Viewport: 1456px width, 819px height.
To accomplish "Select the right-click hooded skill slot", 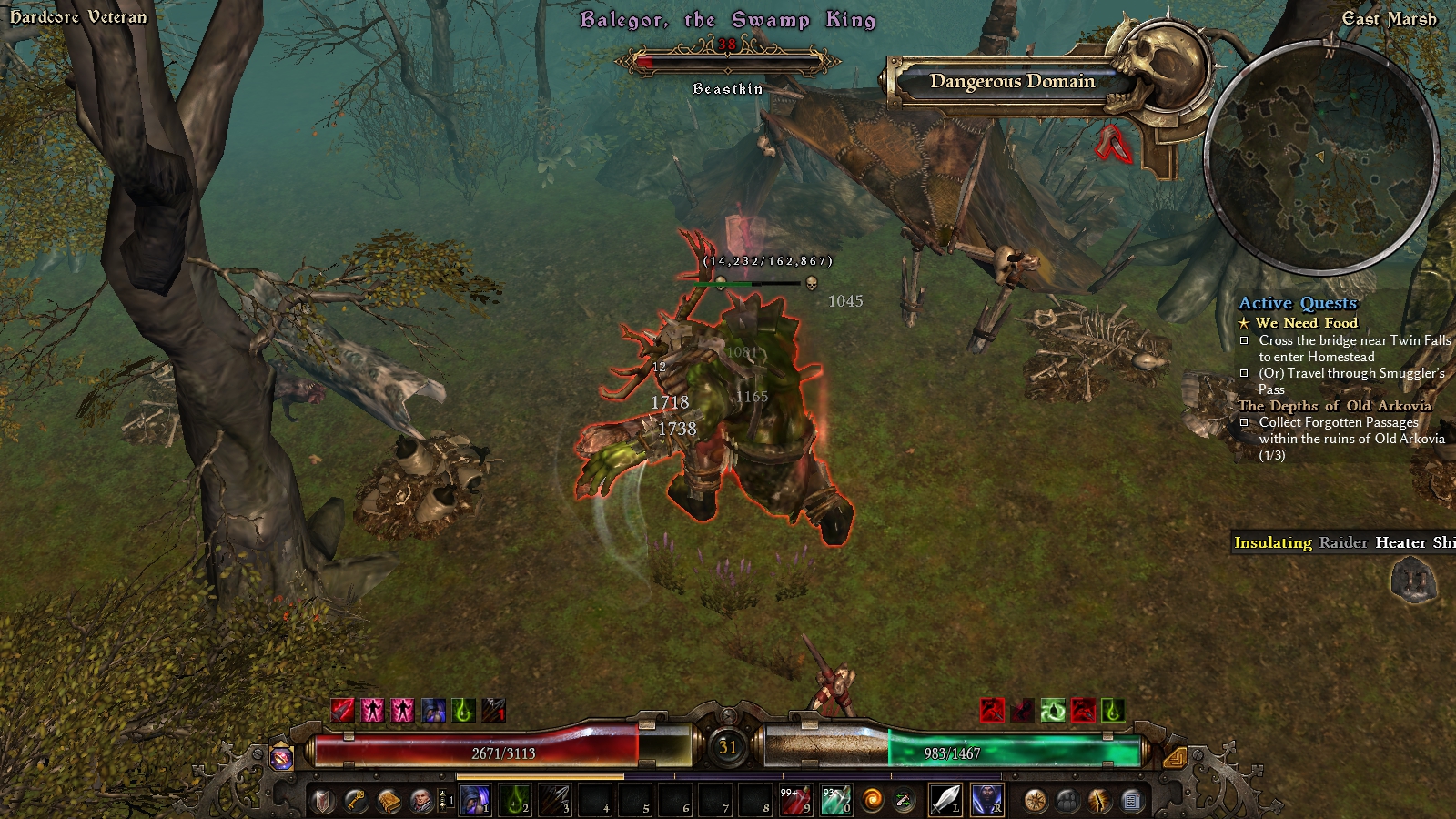I will (987, 801).
